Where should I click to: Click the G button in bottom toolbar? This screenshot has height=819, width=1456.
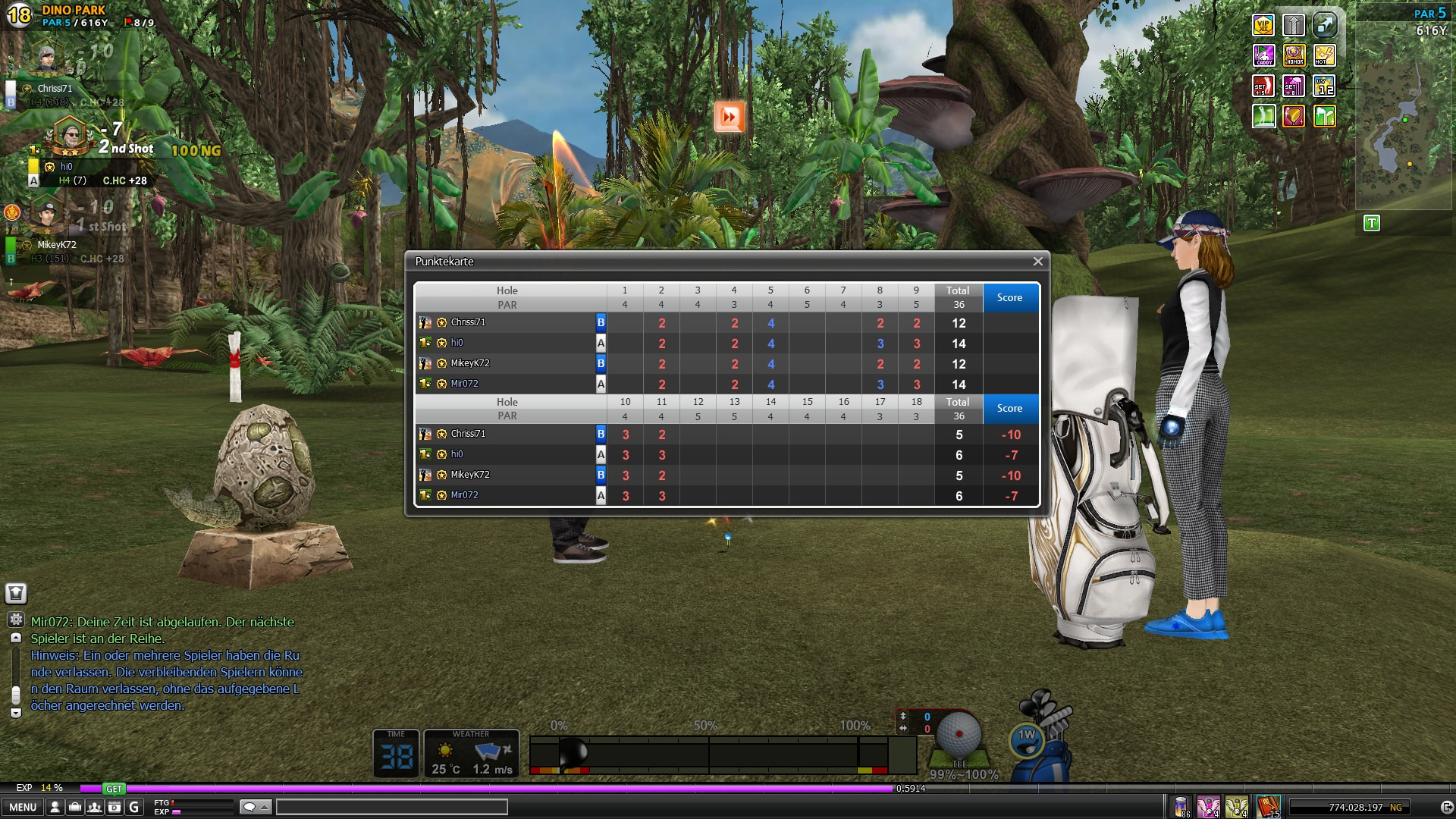tap(134, 808)
